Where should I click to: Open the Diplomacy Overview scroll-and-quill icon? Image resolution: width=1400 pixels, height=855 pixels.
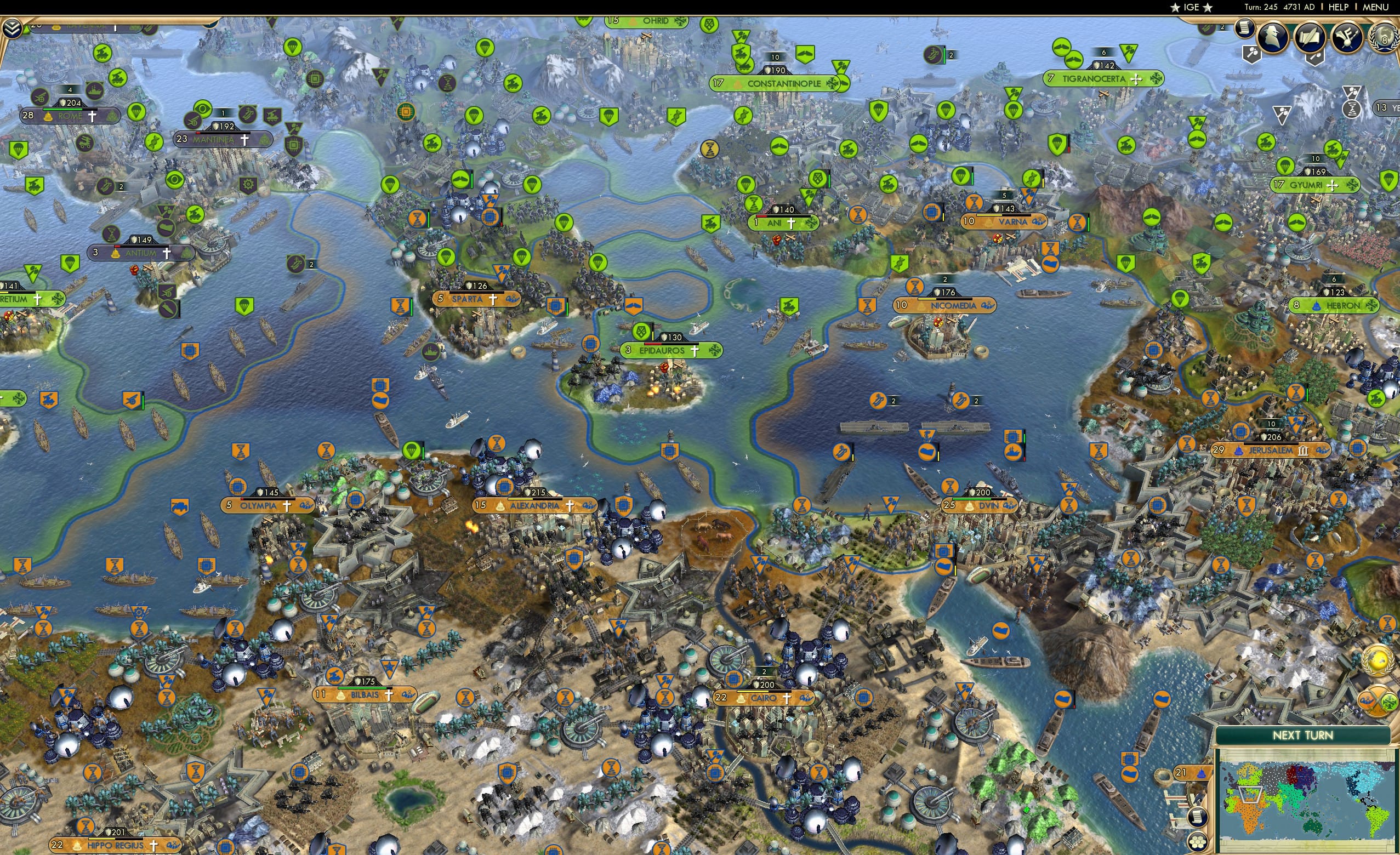pos(1310,37)
